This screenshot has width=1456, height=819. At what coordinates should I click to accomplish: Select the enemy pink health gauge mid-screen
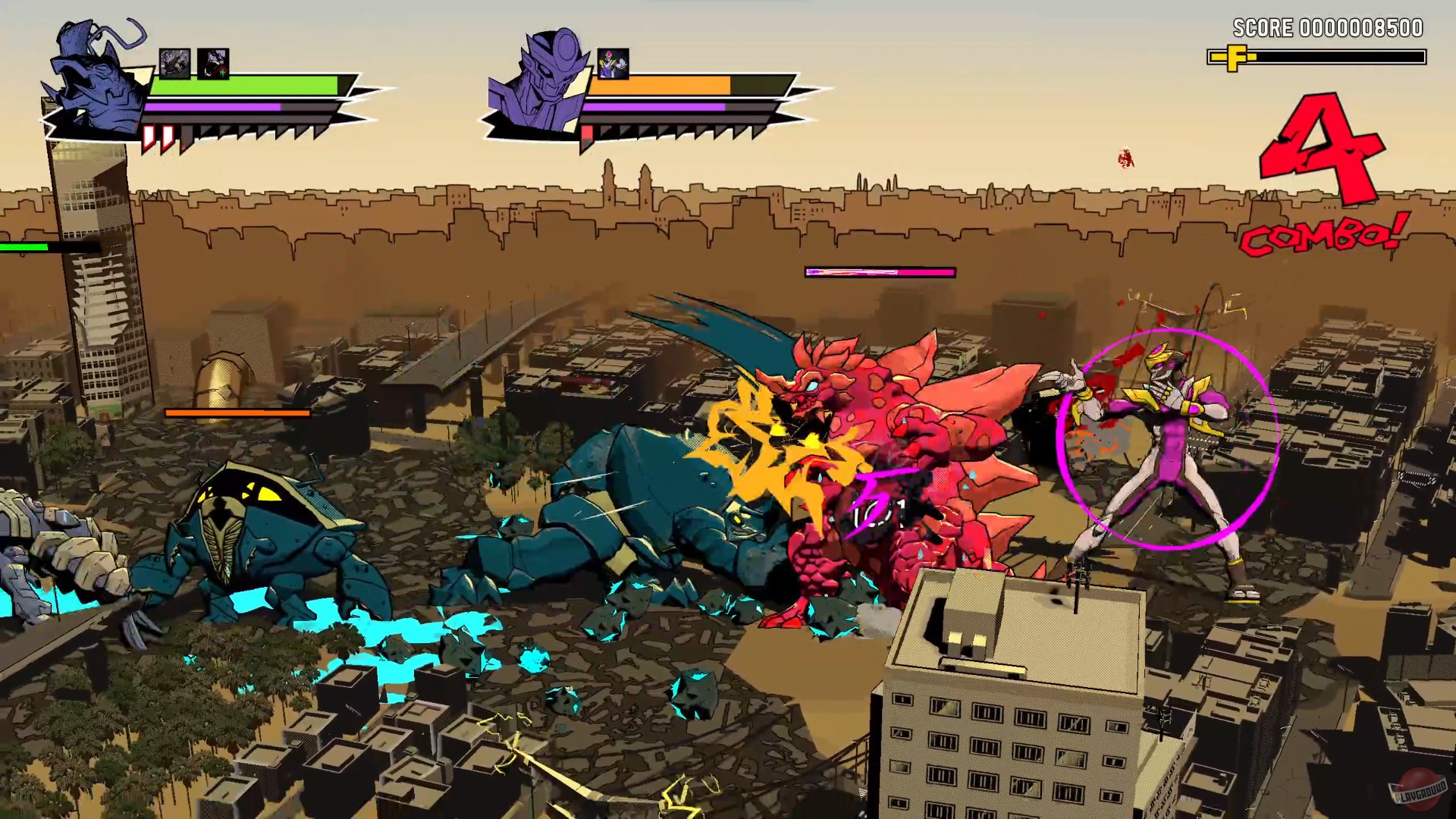coord(880,271)
